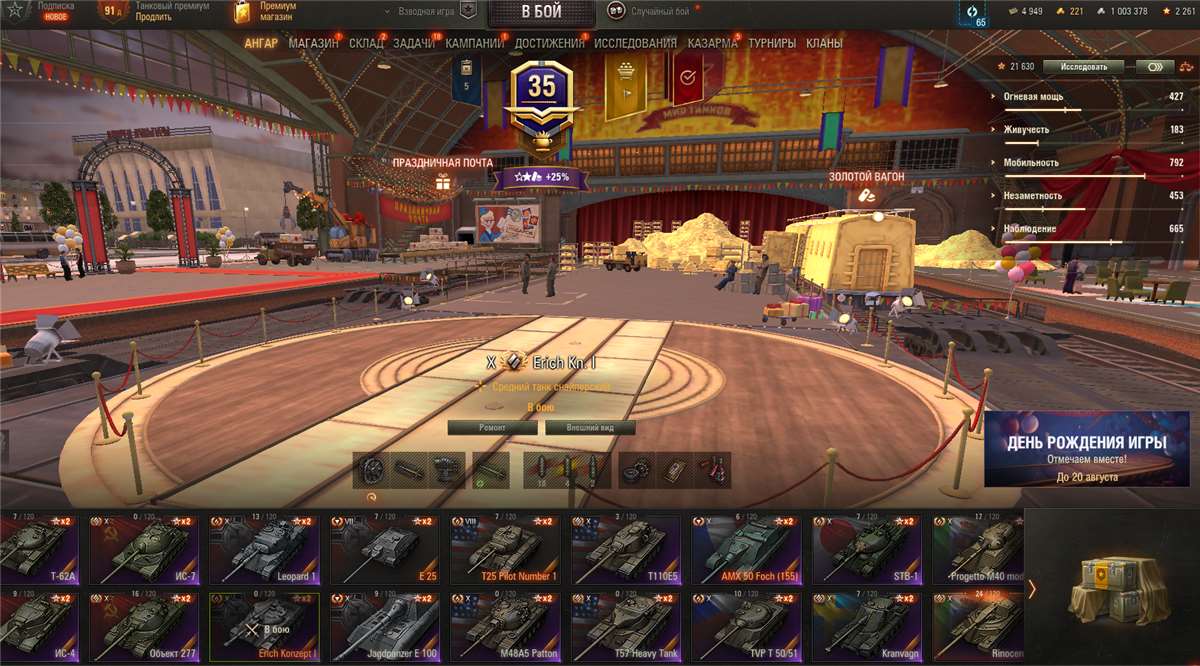Open the ЗАДАЧИ tab
The width and height of the screenshot is (1200, 666).
point(413,44)
